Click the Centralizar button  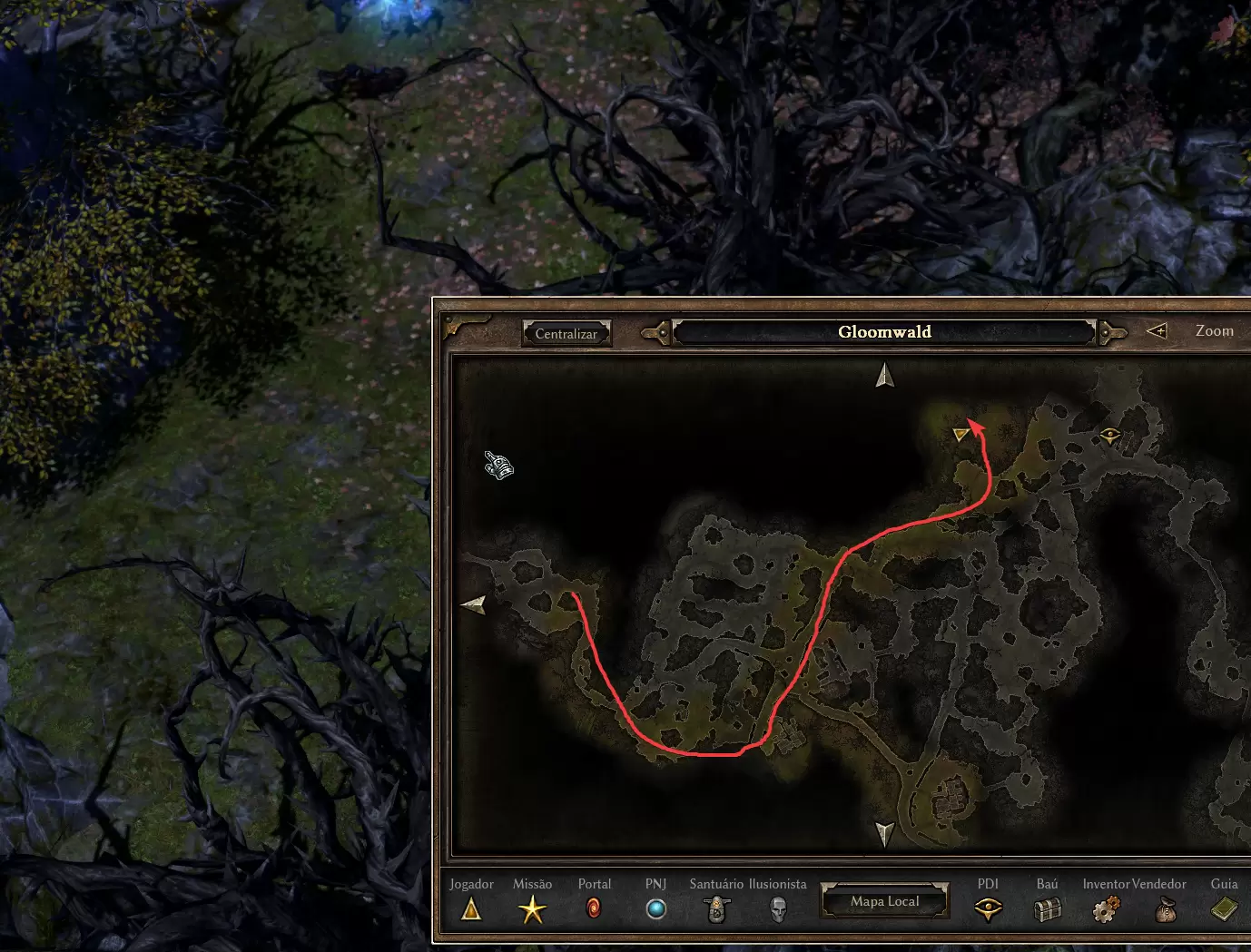566,334
